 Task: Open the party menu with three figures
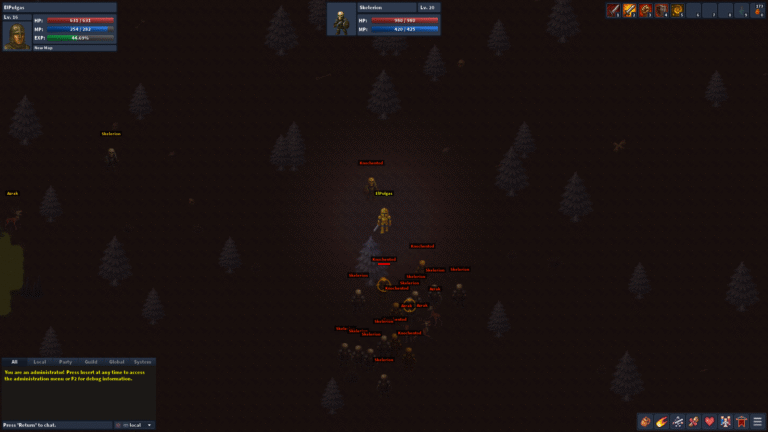[x=725, y=421]
